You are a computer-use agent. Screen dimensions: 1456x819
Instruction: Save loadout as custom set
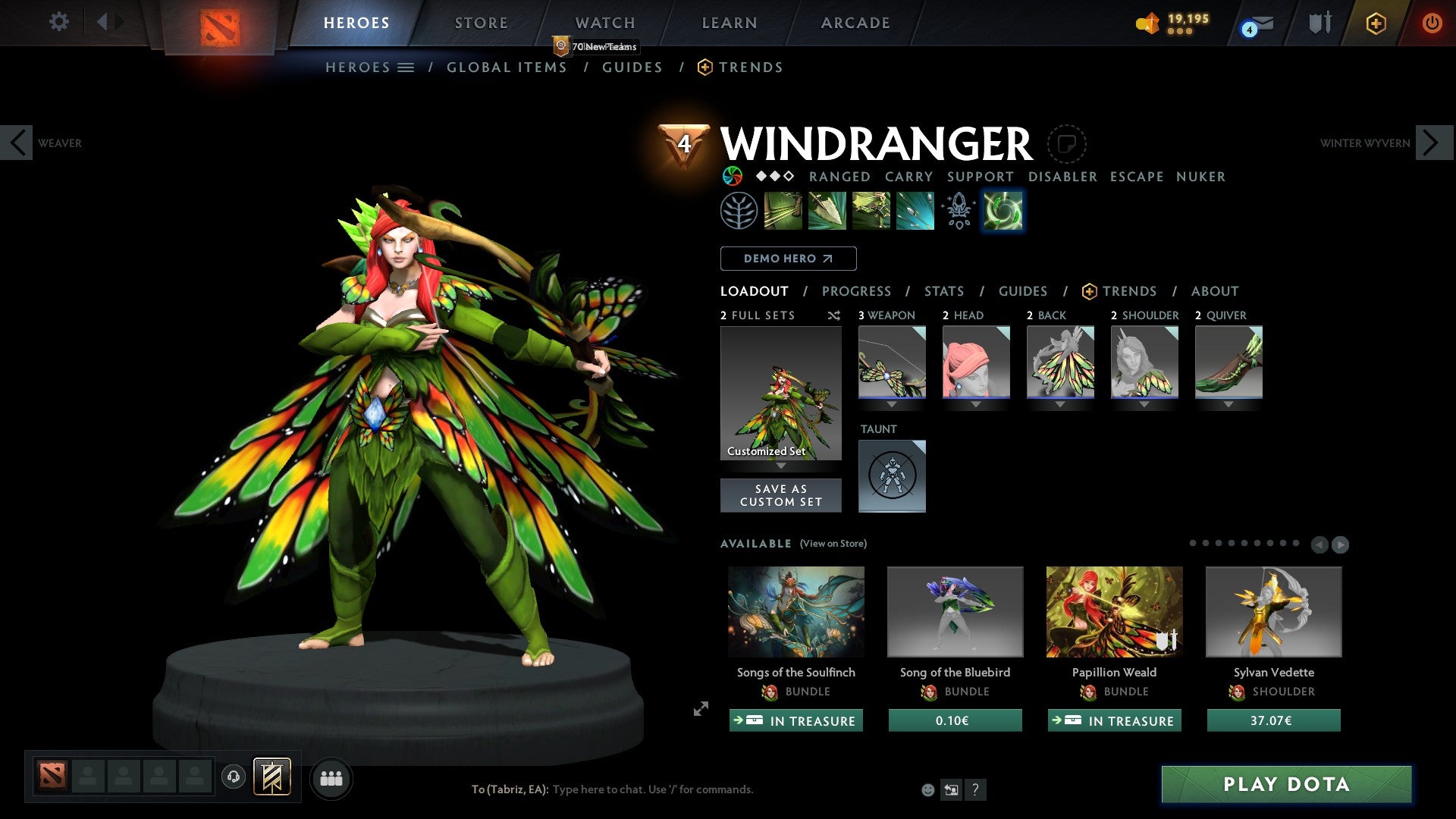(780, 495)
